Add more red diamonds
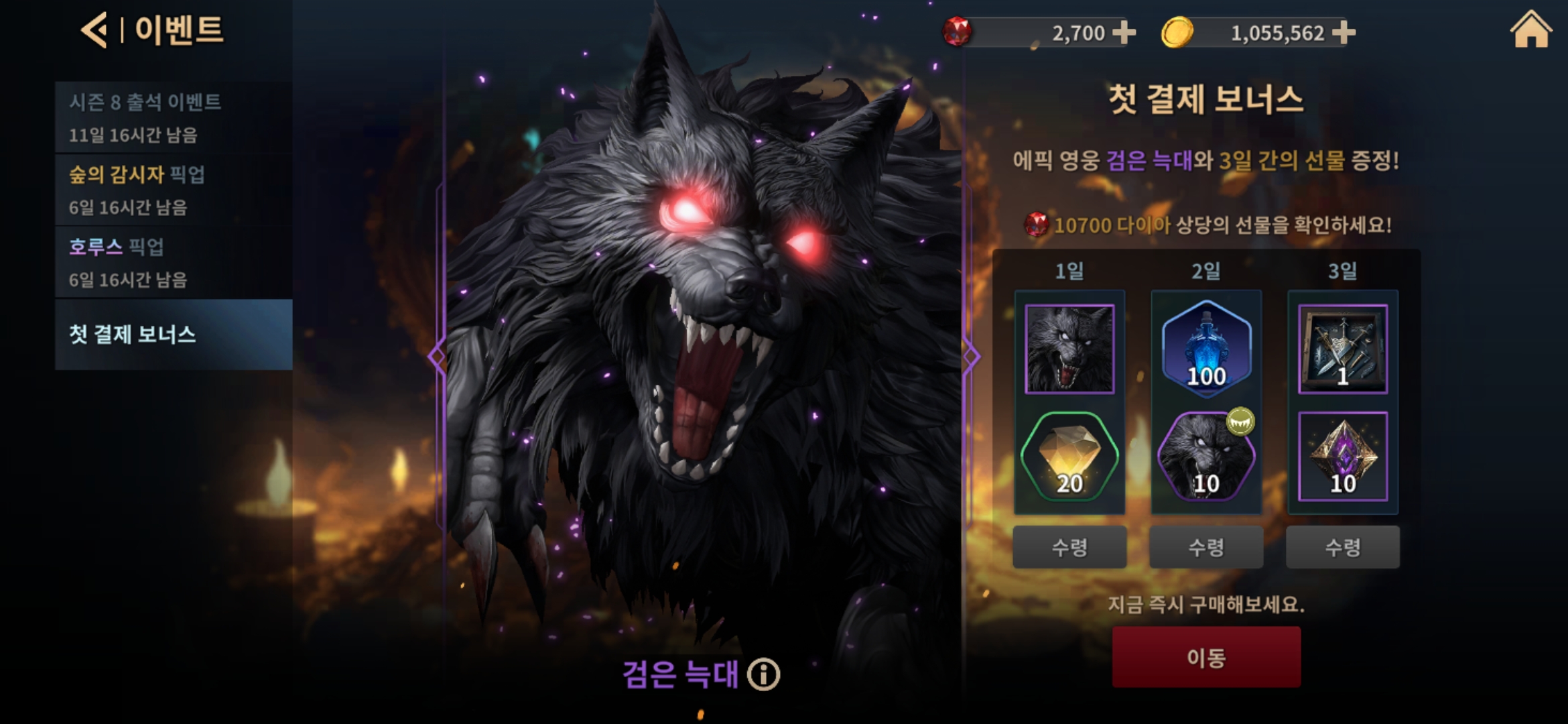The image size is (1568, 724). click(x=1124, y=32)
